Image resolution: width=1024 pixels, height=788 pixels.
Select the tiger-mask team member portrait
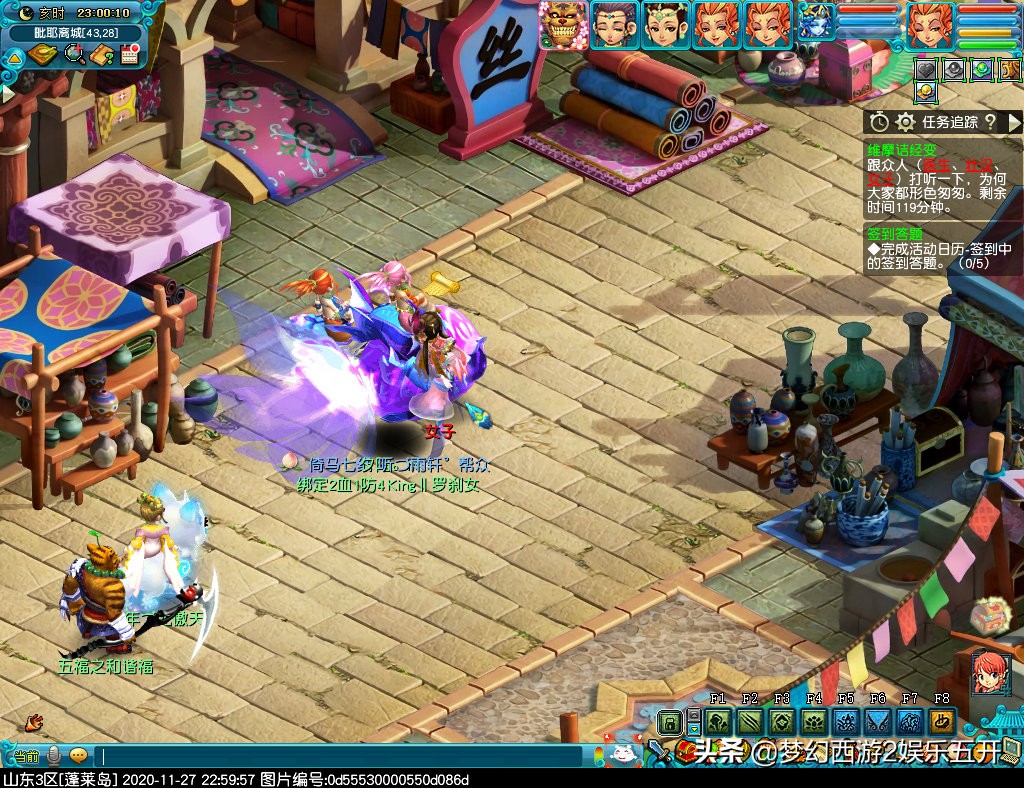point(563,24)
